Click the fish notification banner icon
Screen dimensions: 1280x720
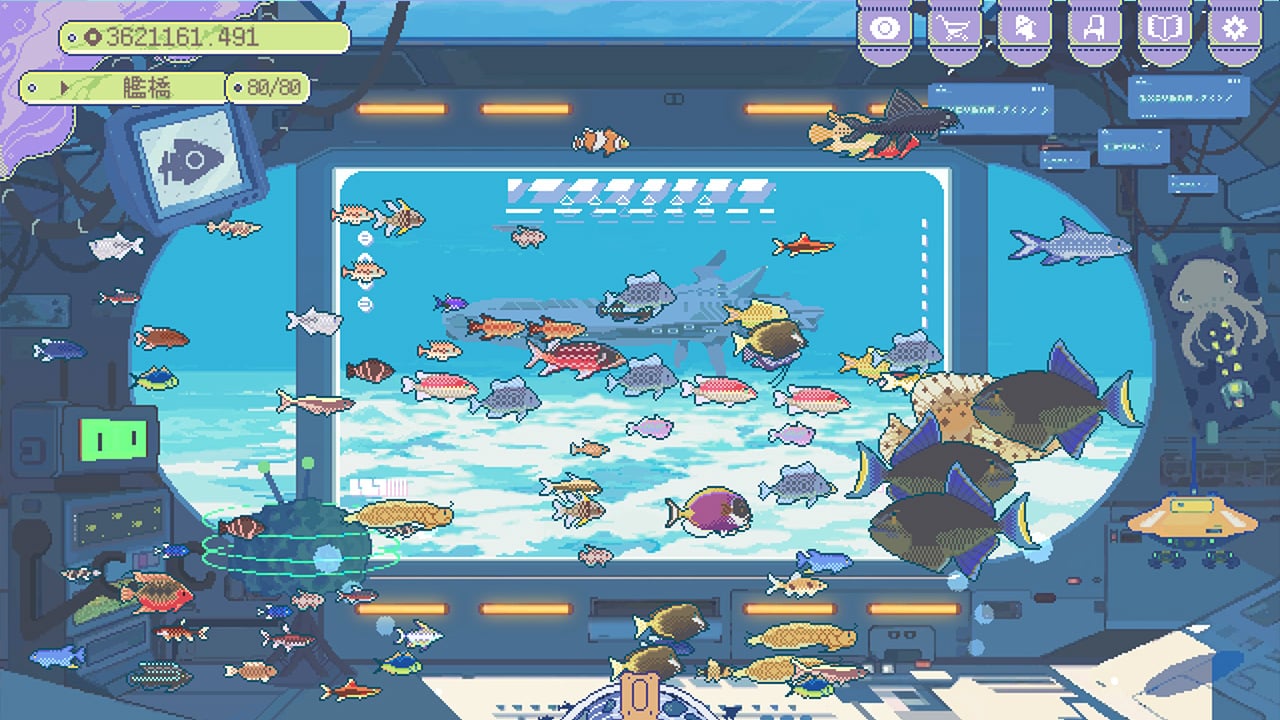pos(1025,29)
